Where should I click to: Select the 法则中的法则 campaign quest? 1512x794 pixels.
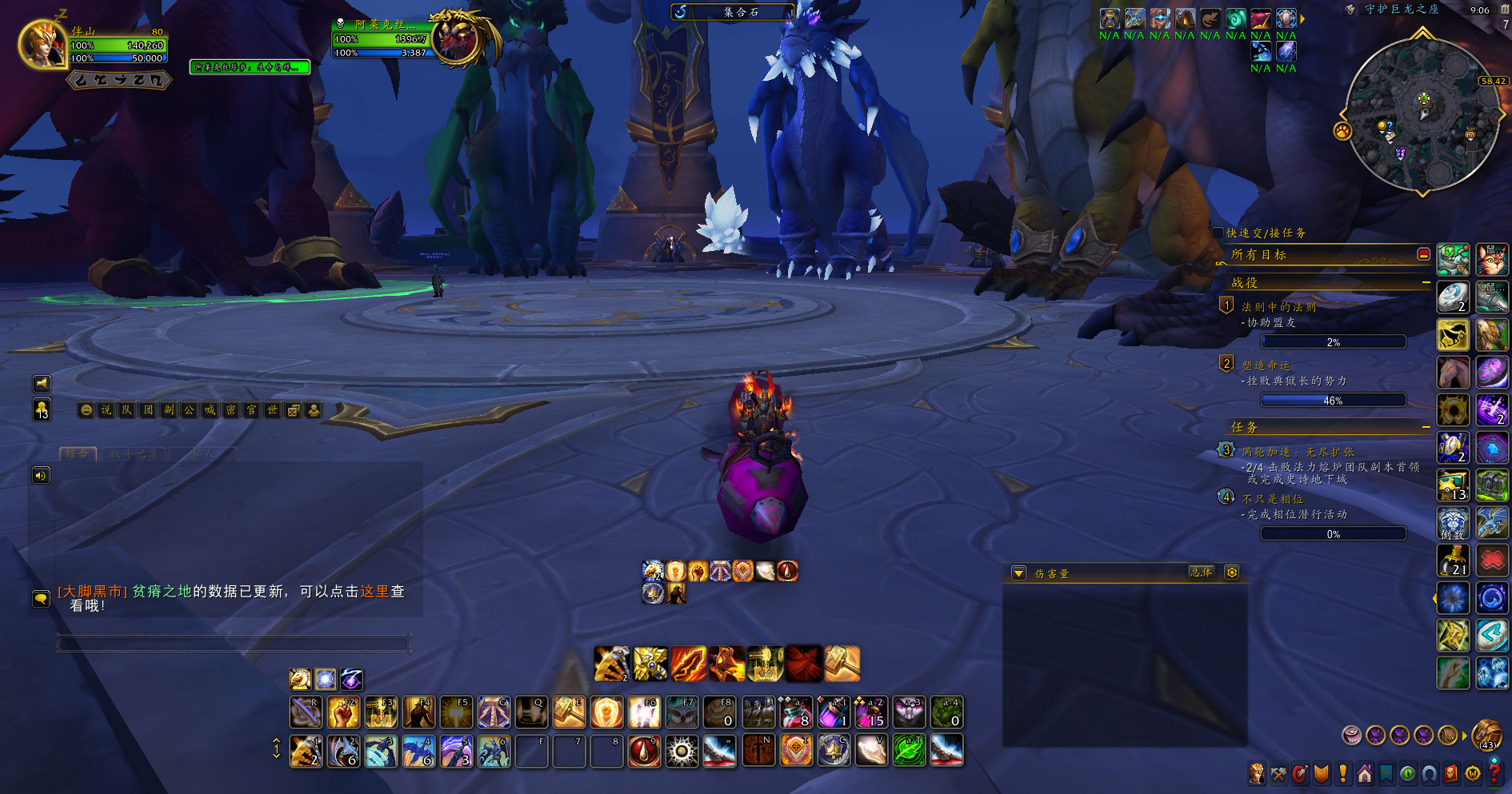[1278, 307]
